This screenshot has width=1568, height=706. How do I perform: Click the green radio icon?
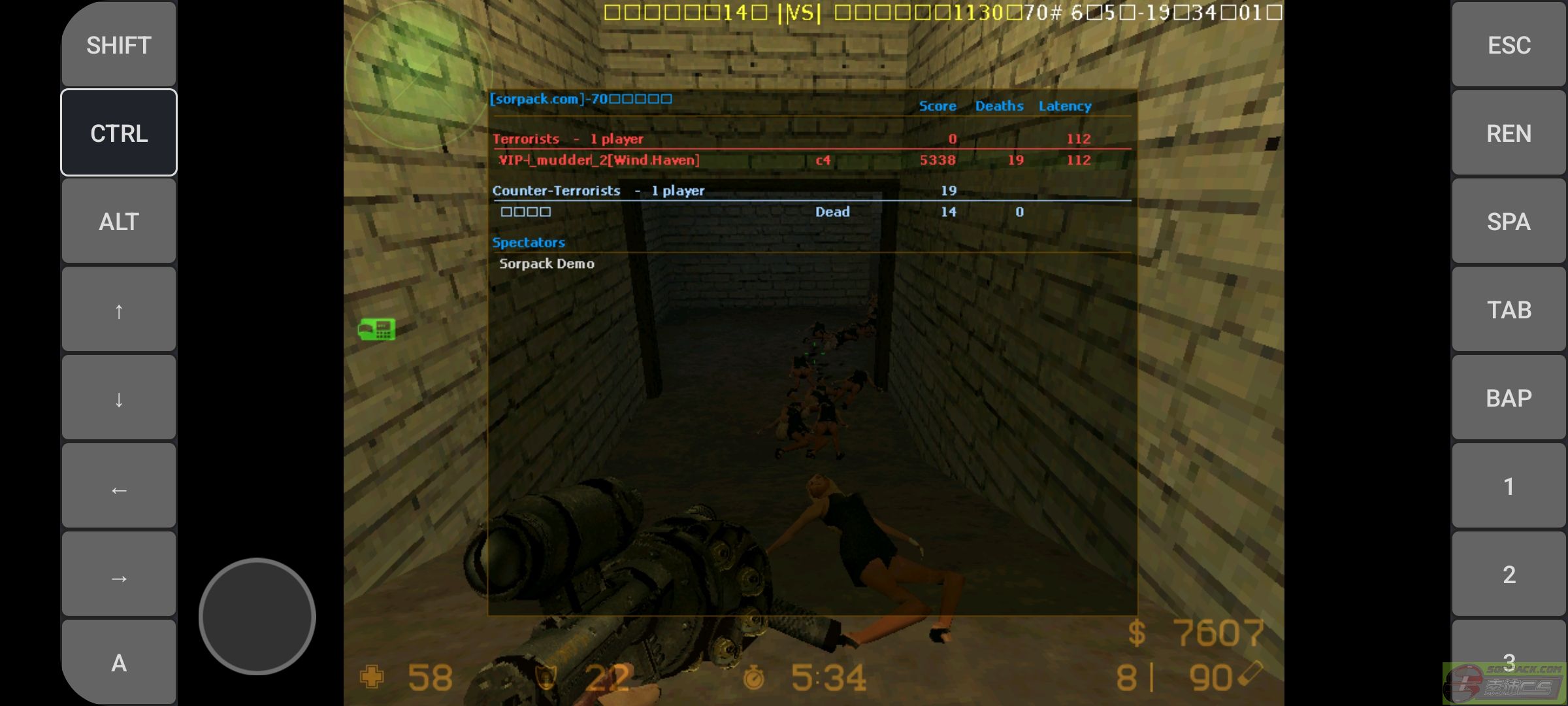pos(377,329)
